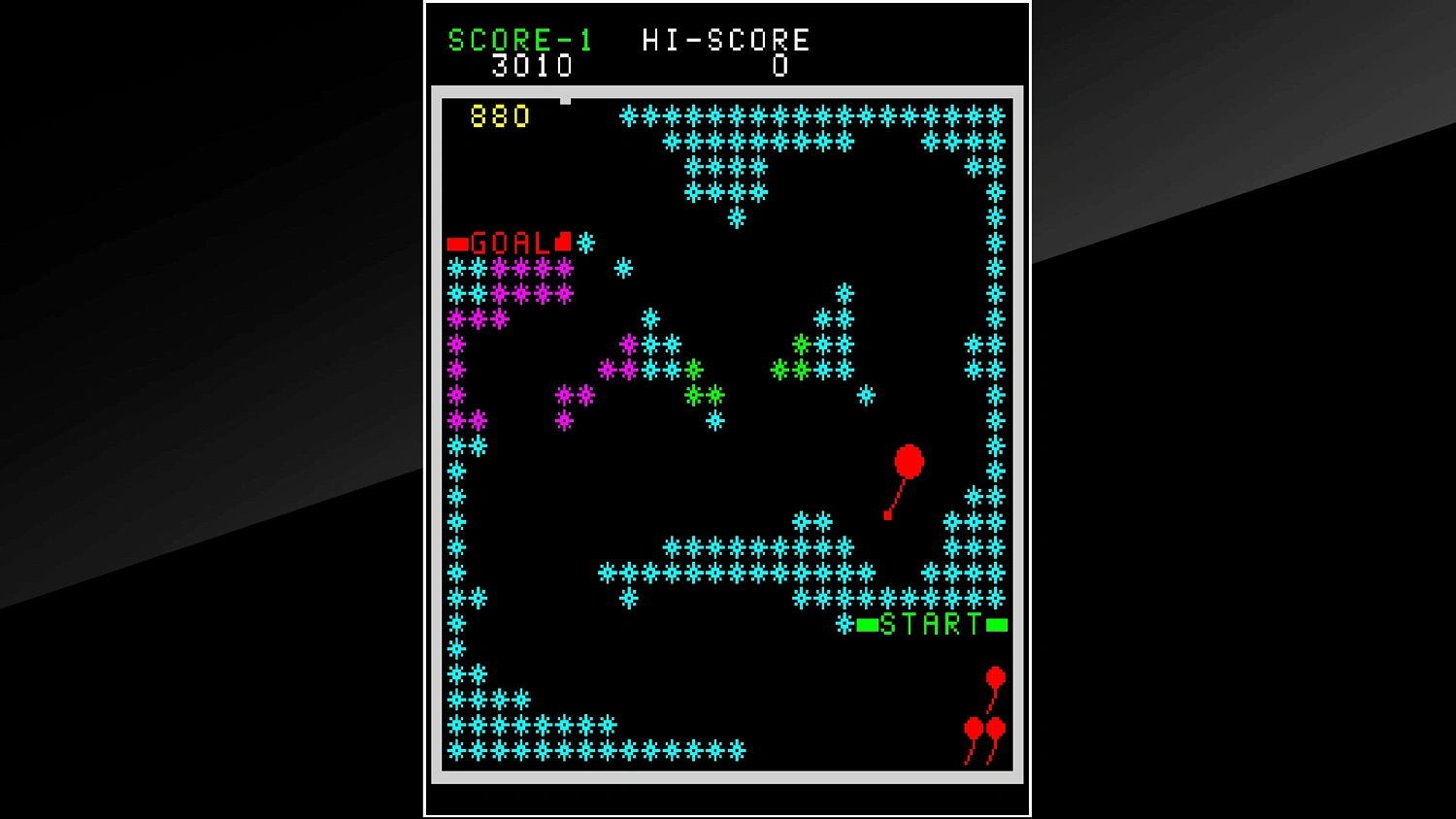Click the score value 3010
1456x819 pixels.
532,65
